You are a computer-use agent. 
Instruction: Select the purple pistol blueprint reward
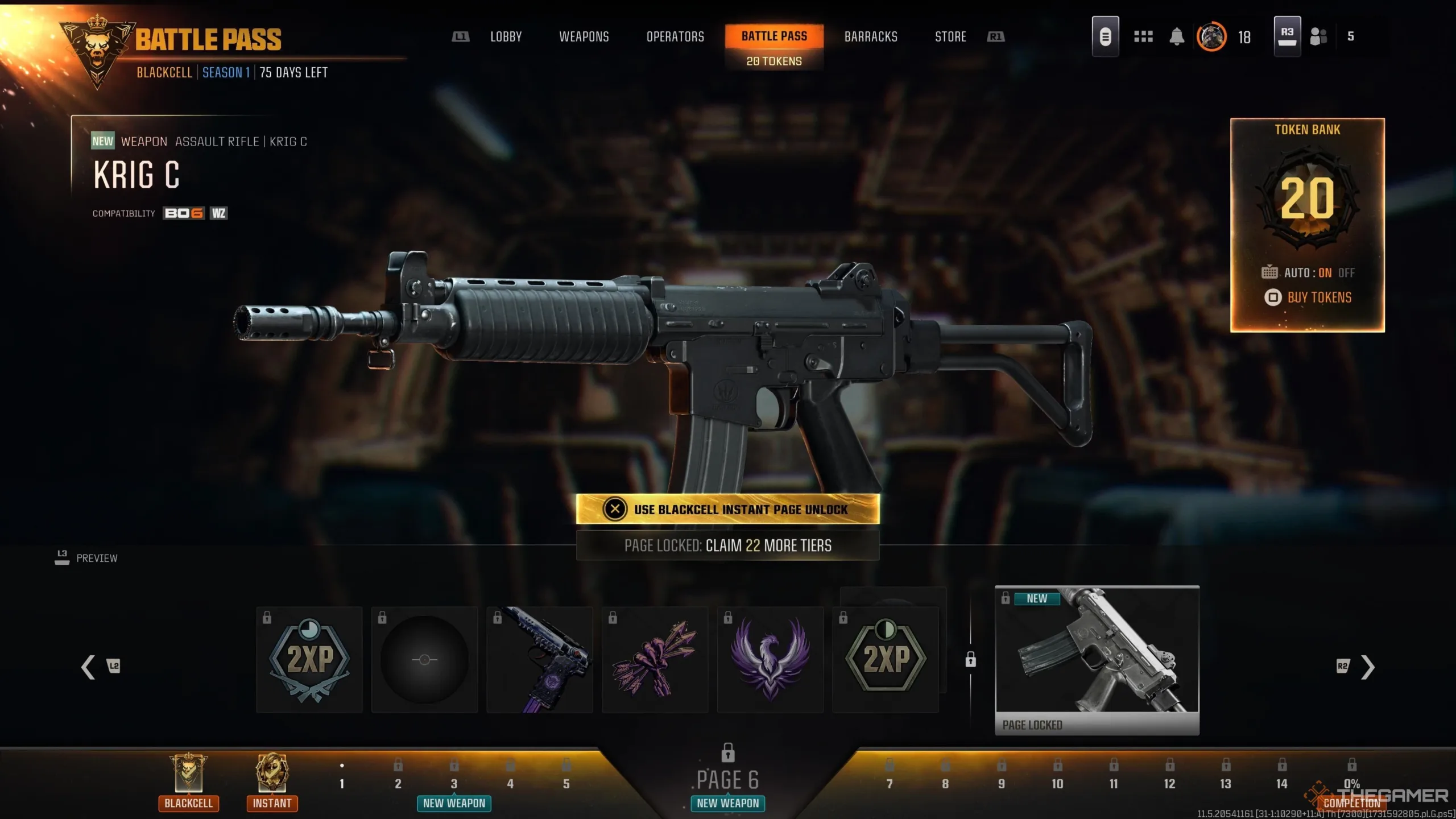(x=540, y=660)
